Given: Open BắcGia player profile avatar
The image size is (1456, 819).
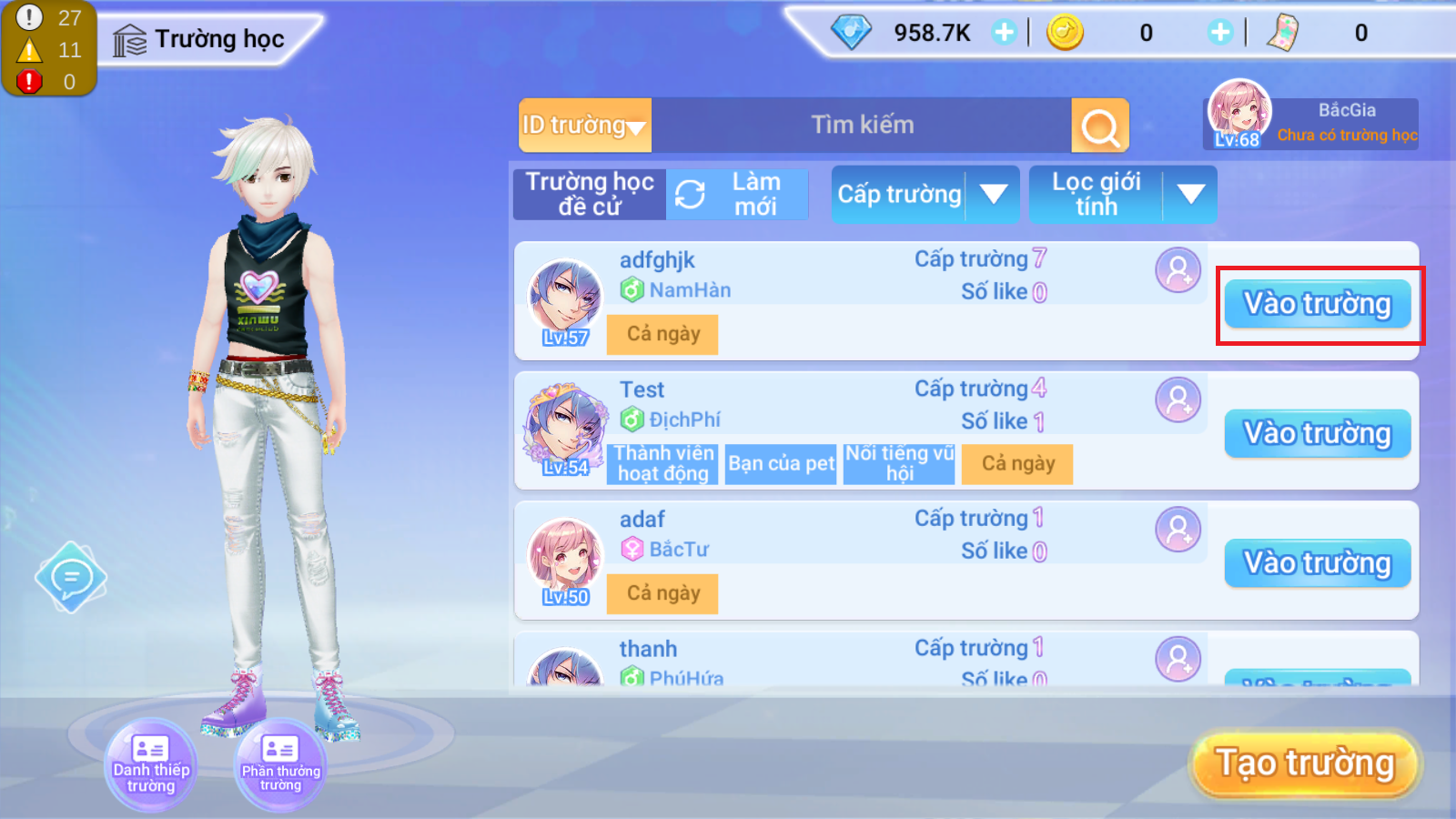Looking at the screenshot, I should pos(1239,114).
